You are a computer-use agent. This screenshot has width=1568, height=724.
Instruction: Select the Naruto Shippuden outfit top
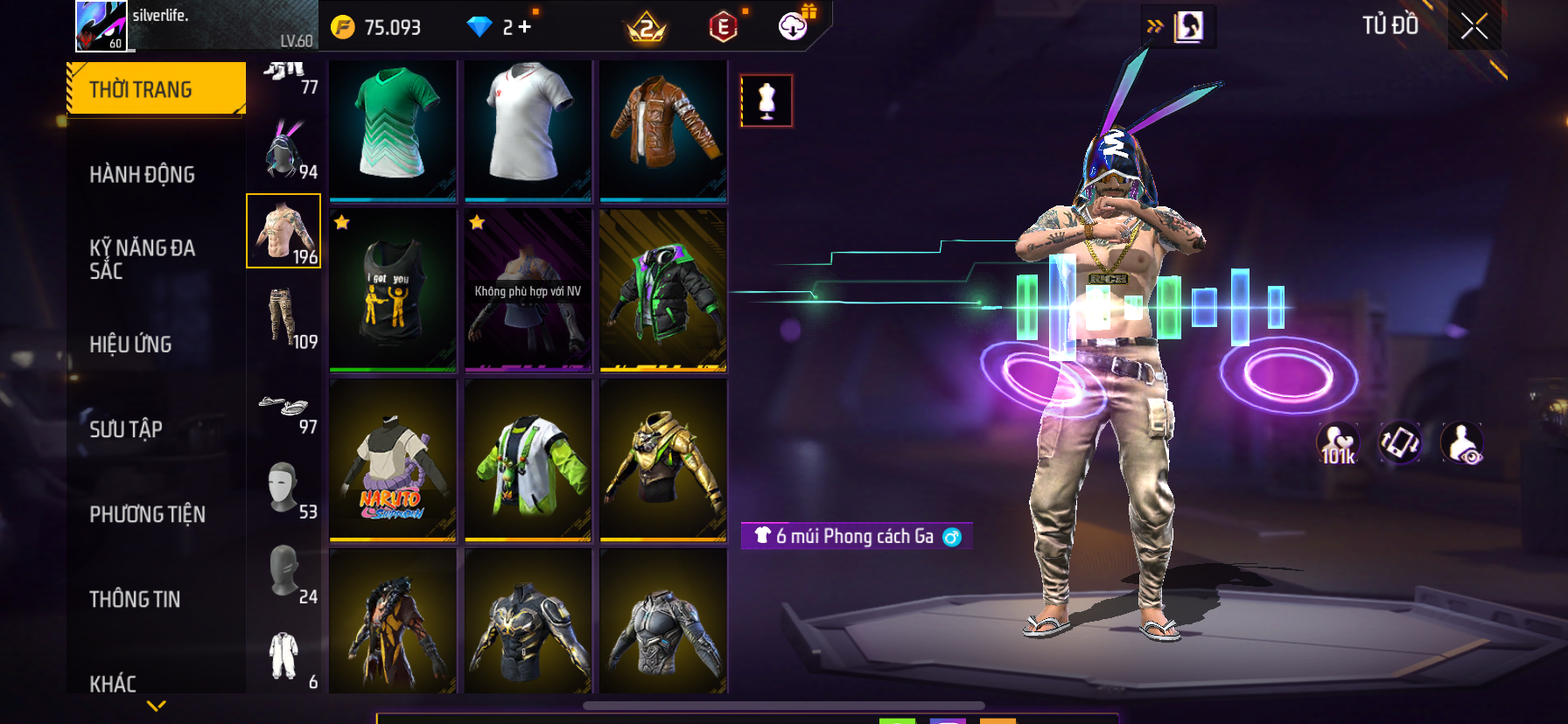[x=393, y=460]
